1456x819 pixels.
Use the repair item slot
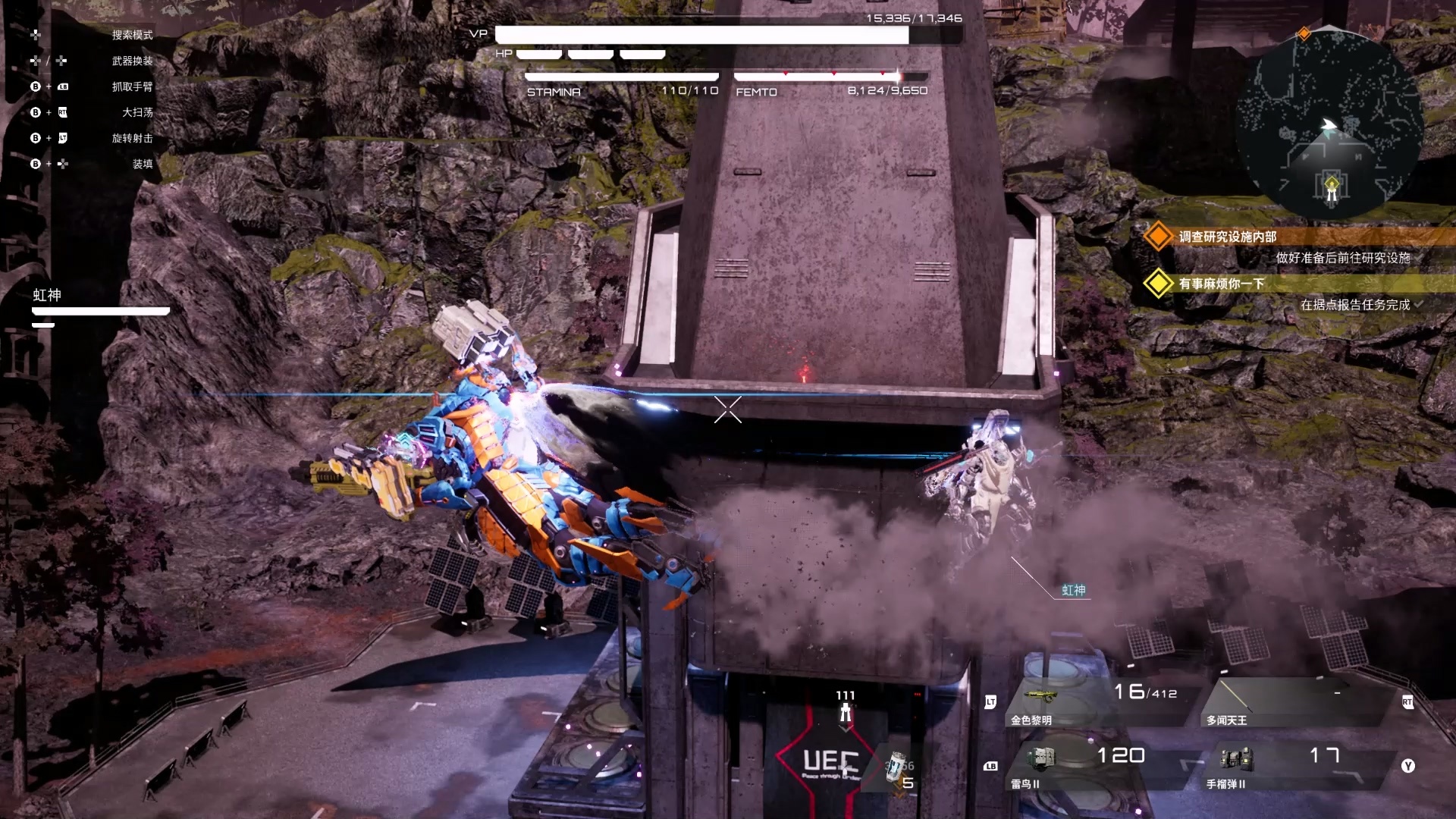pyautogui.click(x=899, y=771)
